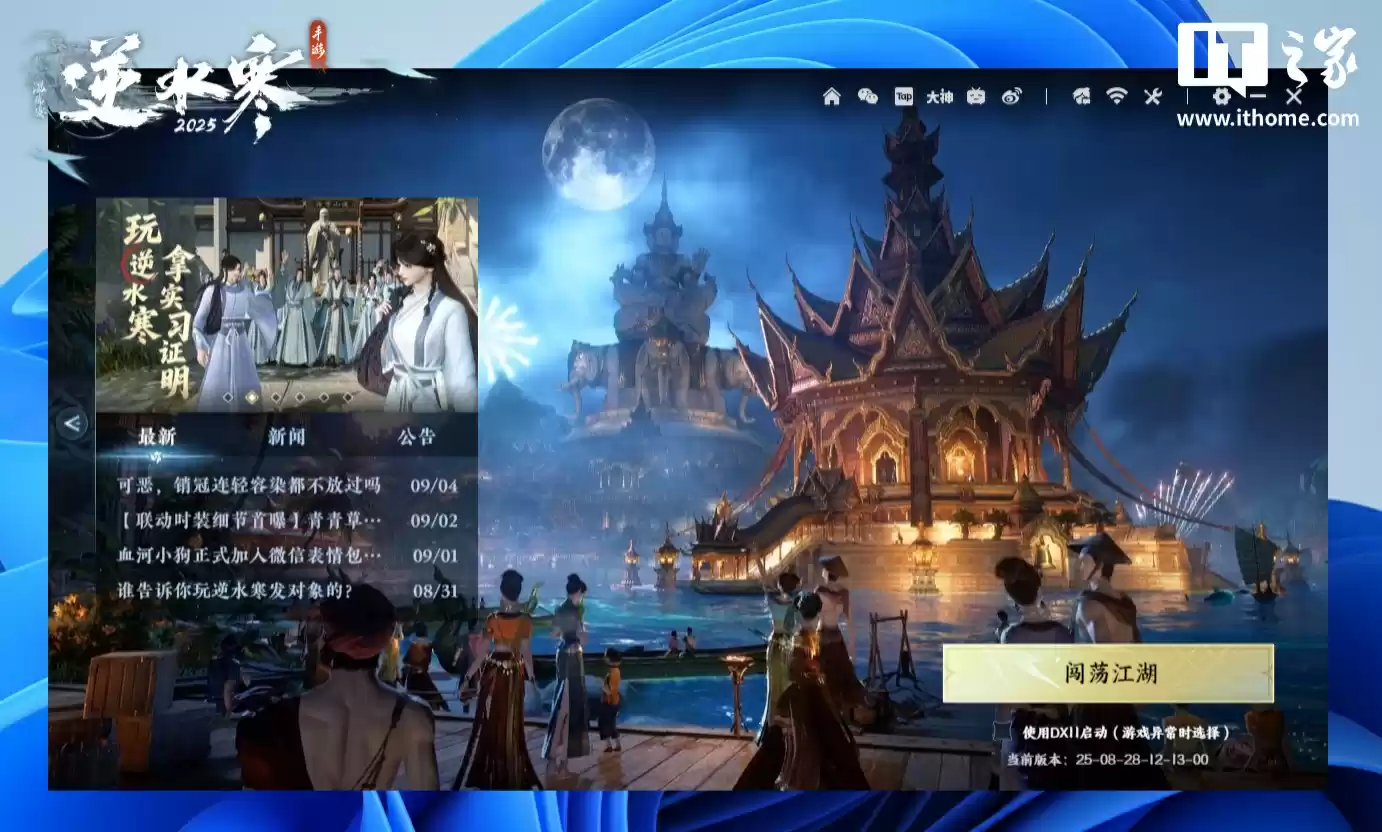Click the 拿实习证明 banner image

tap(290, 300)
